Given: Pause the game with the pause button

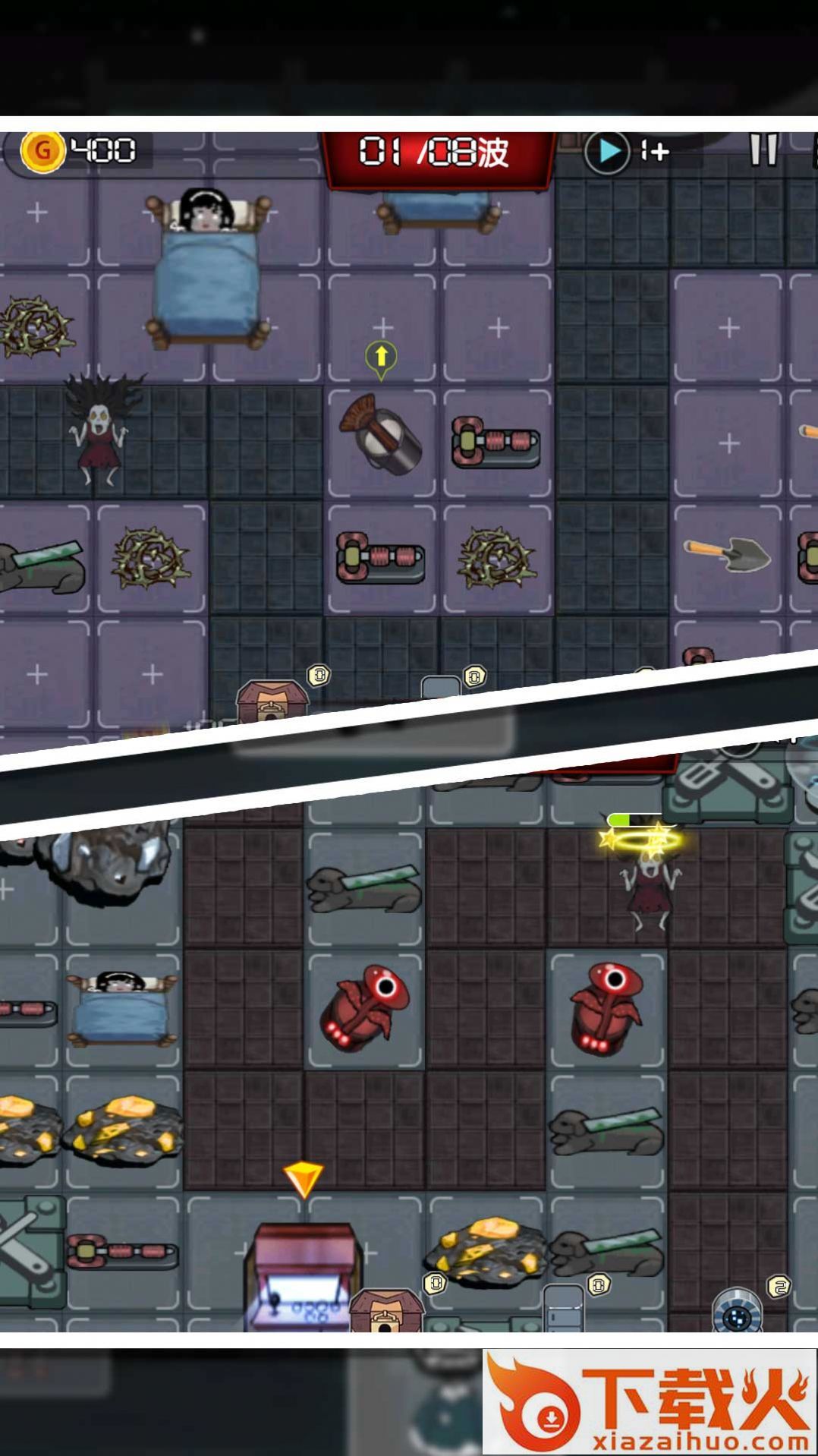Looking at the screenshot, I should tap(763, 150).
